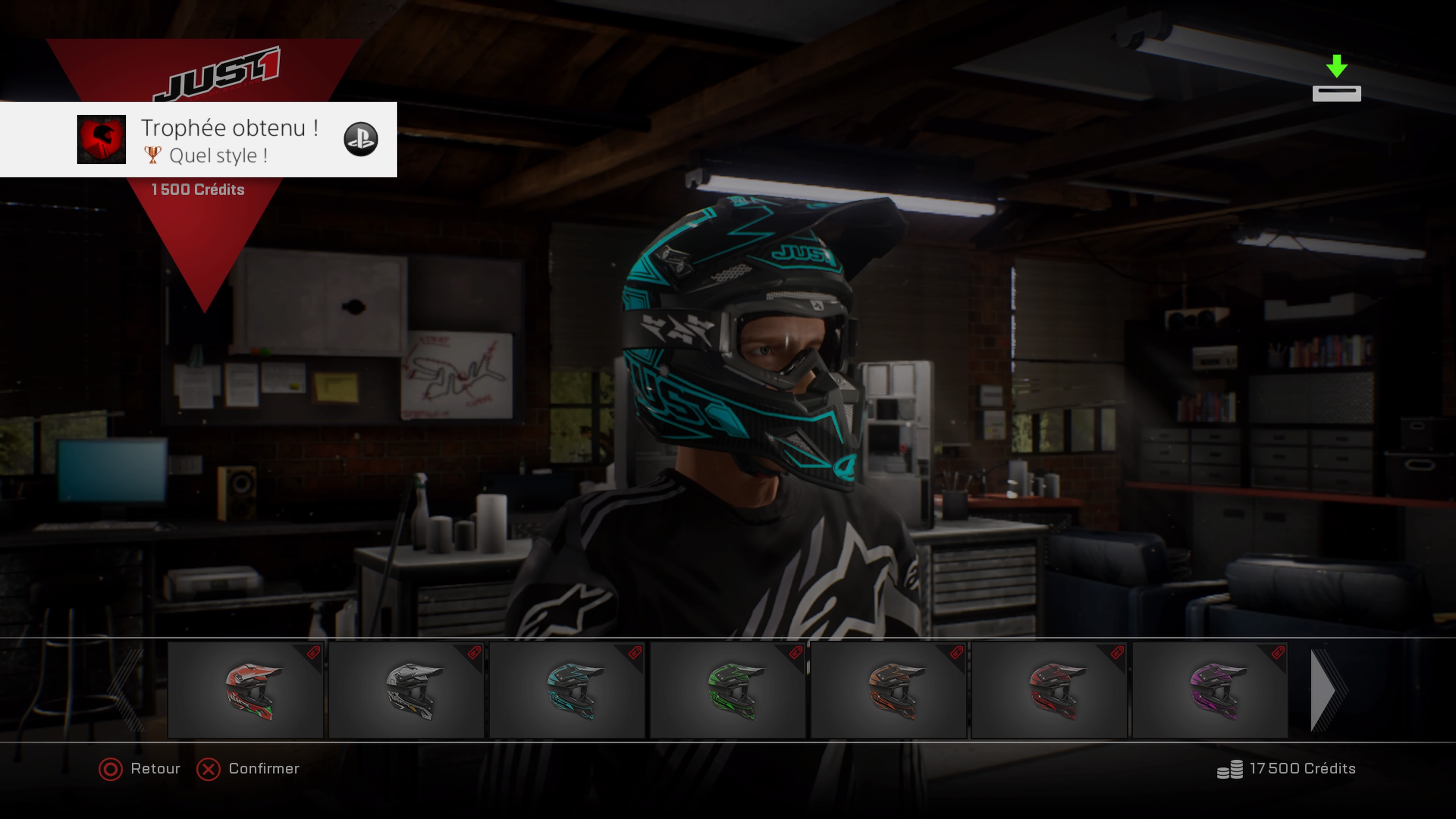Choose the grey and white helmet
Screen dimensions: 1456x819
tap(406, 690)
